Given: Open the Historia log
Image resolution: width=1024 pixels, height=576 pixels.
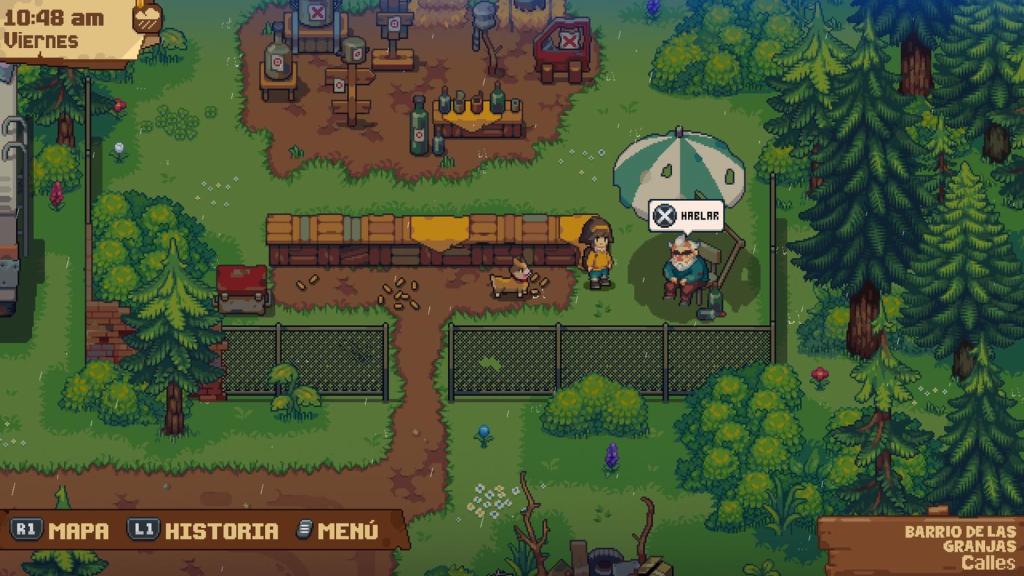Looking at the screenshot, I should click(203, 530).
